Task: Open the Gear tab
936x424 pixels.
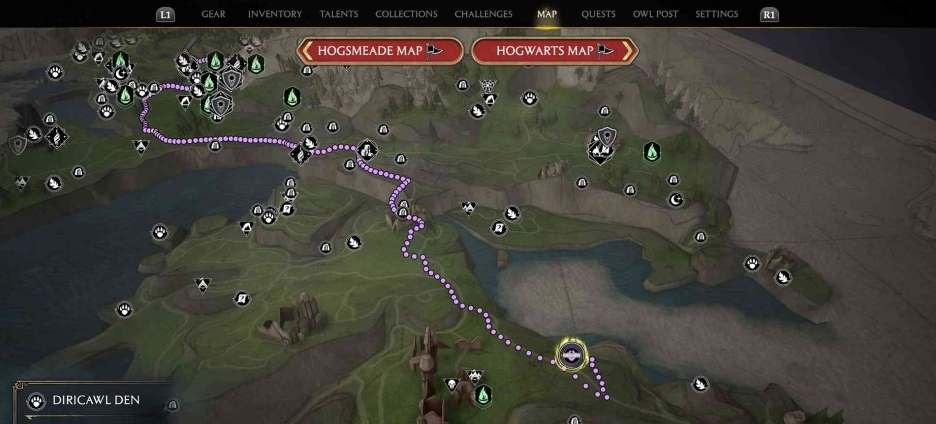Action: pyautogui.click(x=213, y=14)
